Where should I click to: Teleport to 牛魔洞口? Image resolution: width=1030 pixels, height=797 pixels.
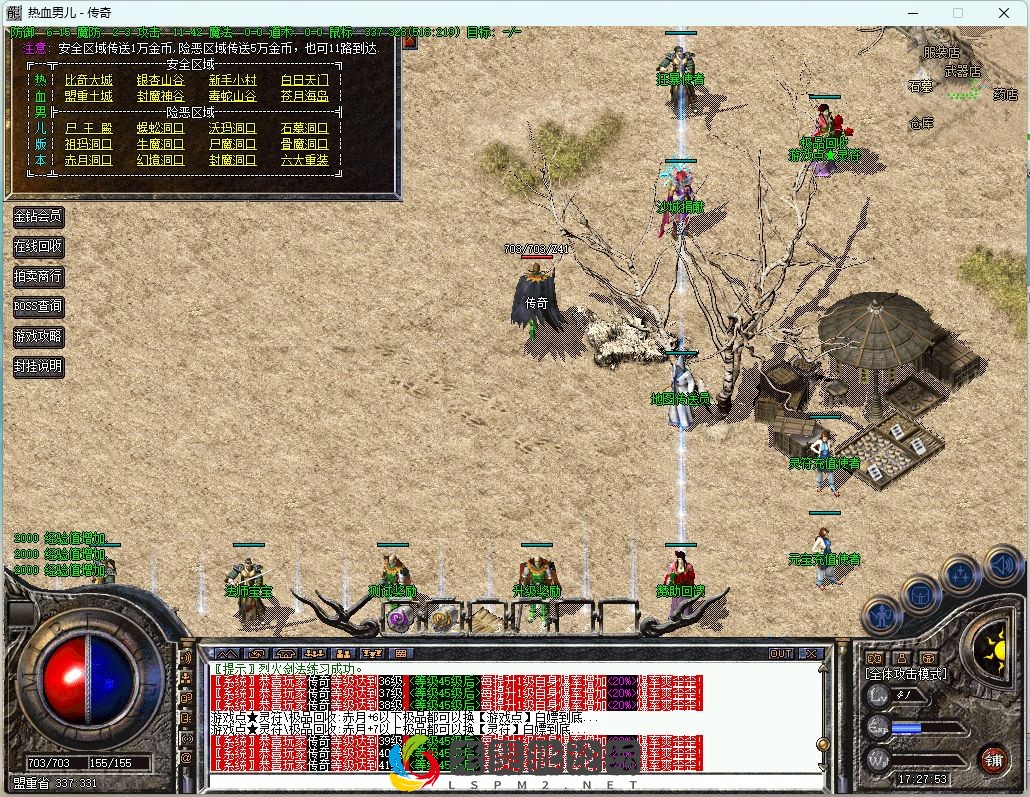tap(160, 144)
